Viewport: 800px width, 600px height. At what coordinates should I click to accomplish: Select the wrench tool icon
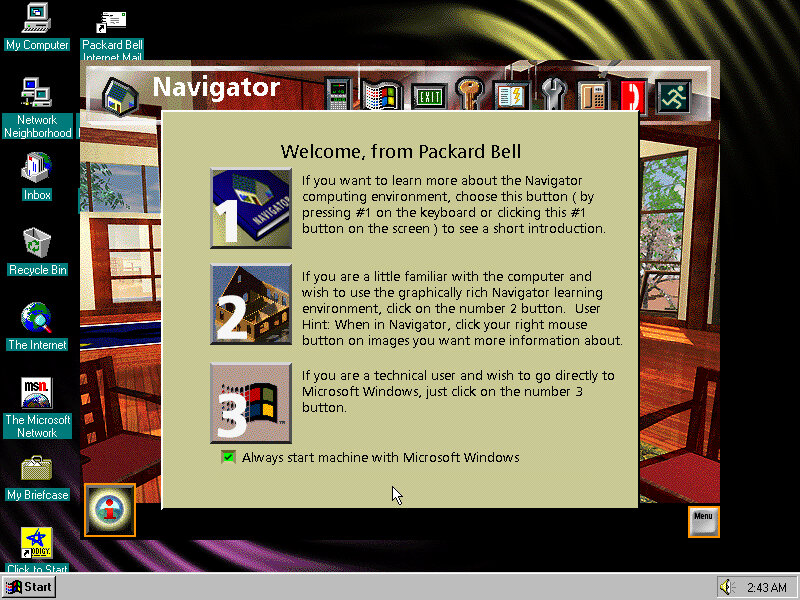(x=553, y=95)
